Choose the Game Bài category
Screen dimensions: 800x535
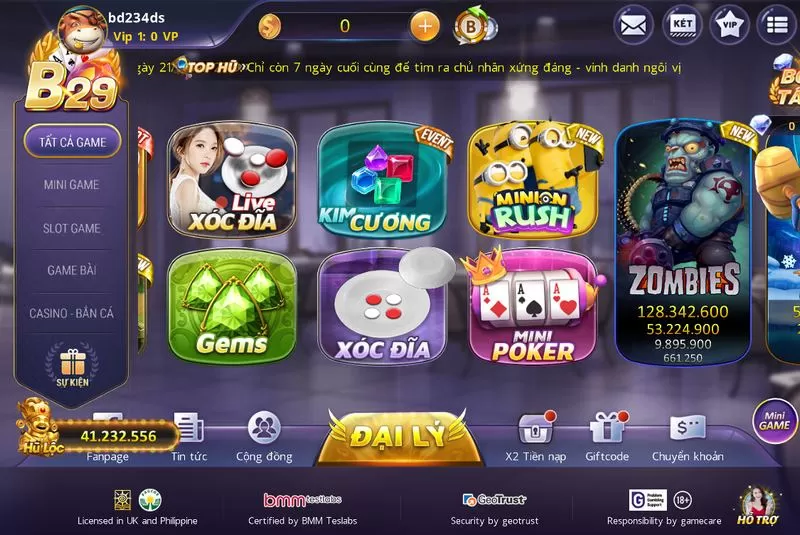pos(72,271)
